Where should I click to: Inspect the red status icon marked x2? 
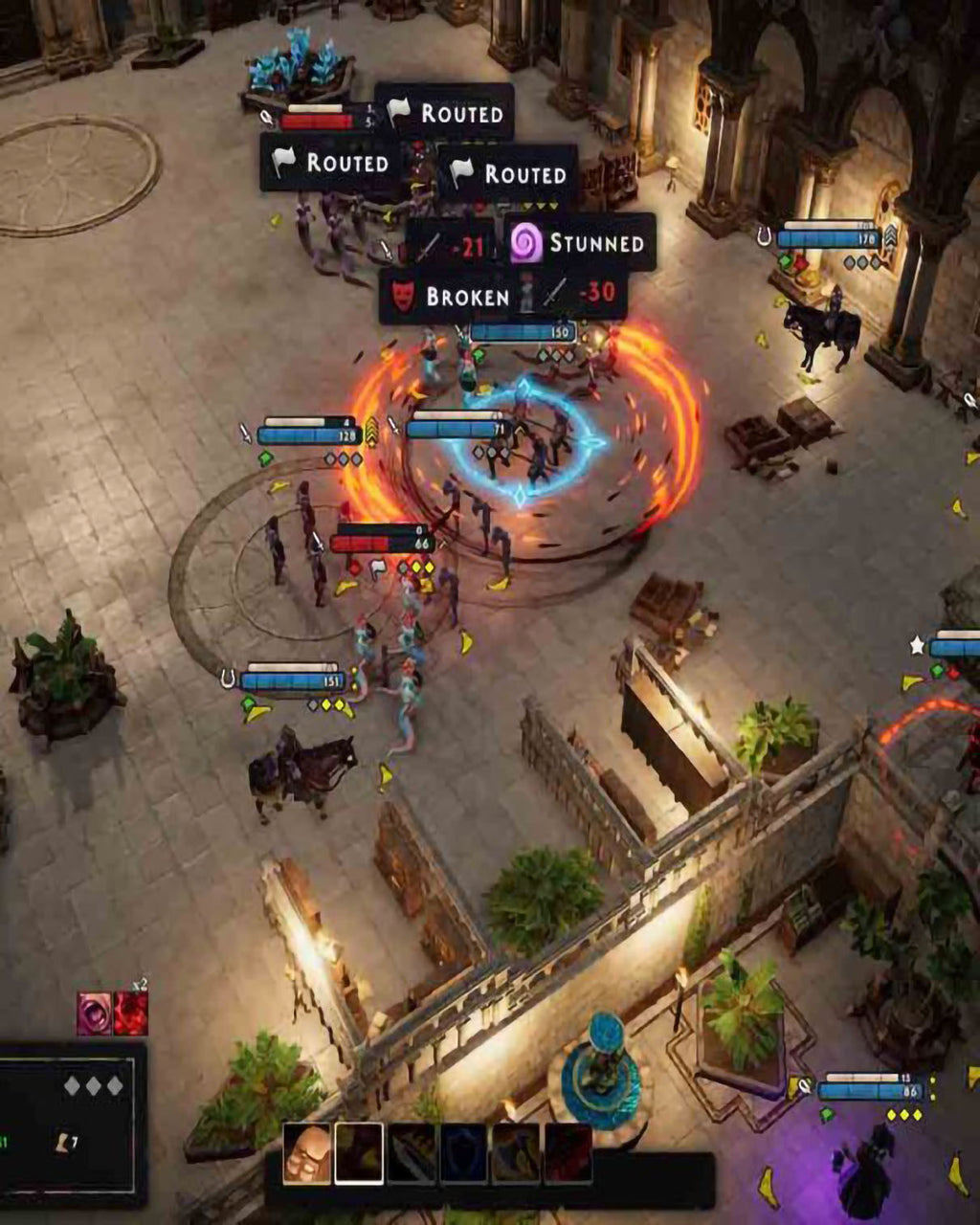[131, 1014]
